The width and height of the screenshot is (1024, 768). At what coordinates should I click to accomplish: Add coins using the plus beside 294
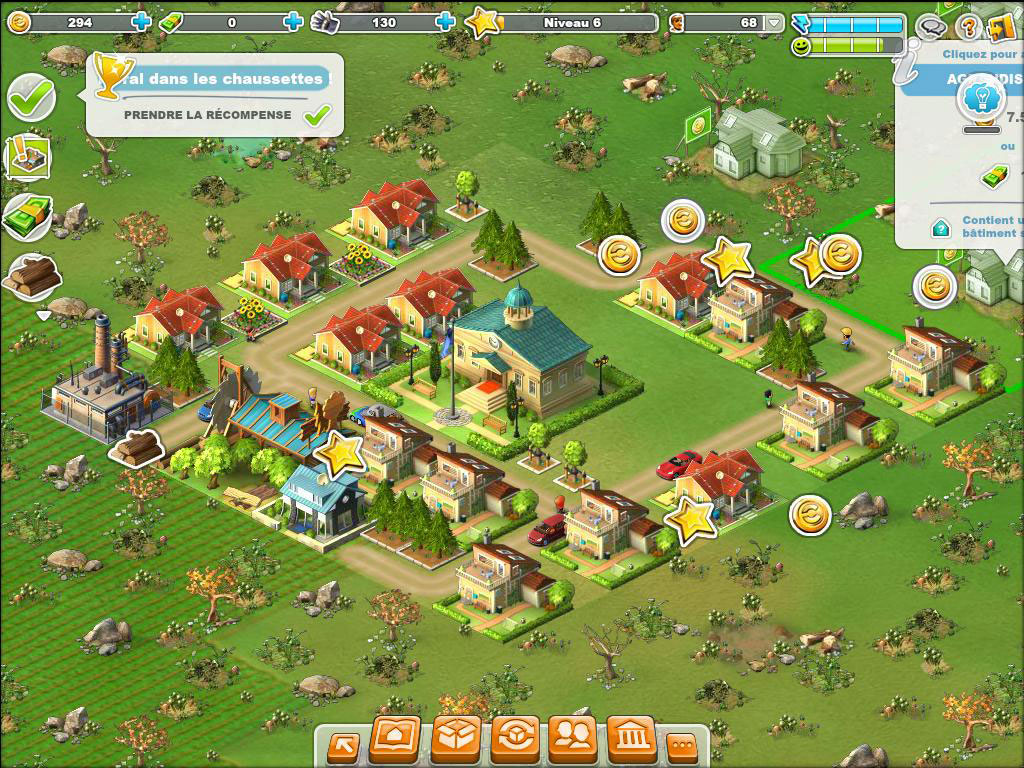141,22
